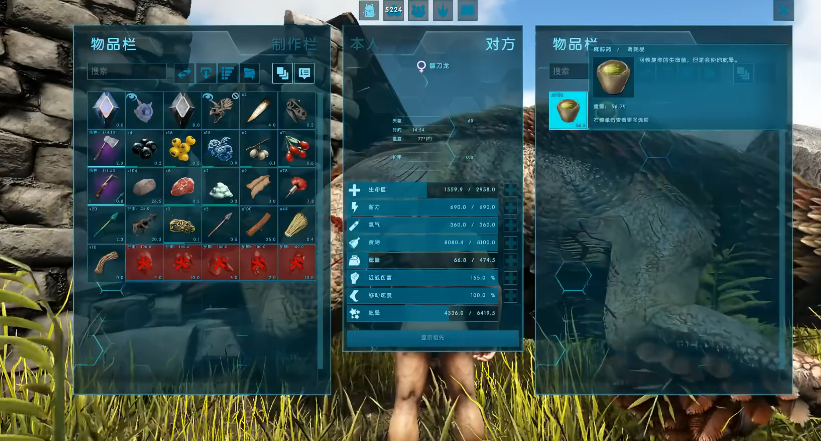Close the inventory with the X button
Screen dimensions: 821x441
click(x=783, y=10)
